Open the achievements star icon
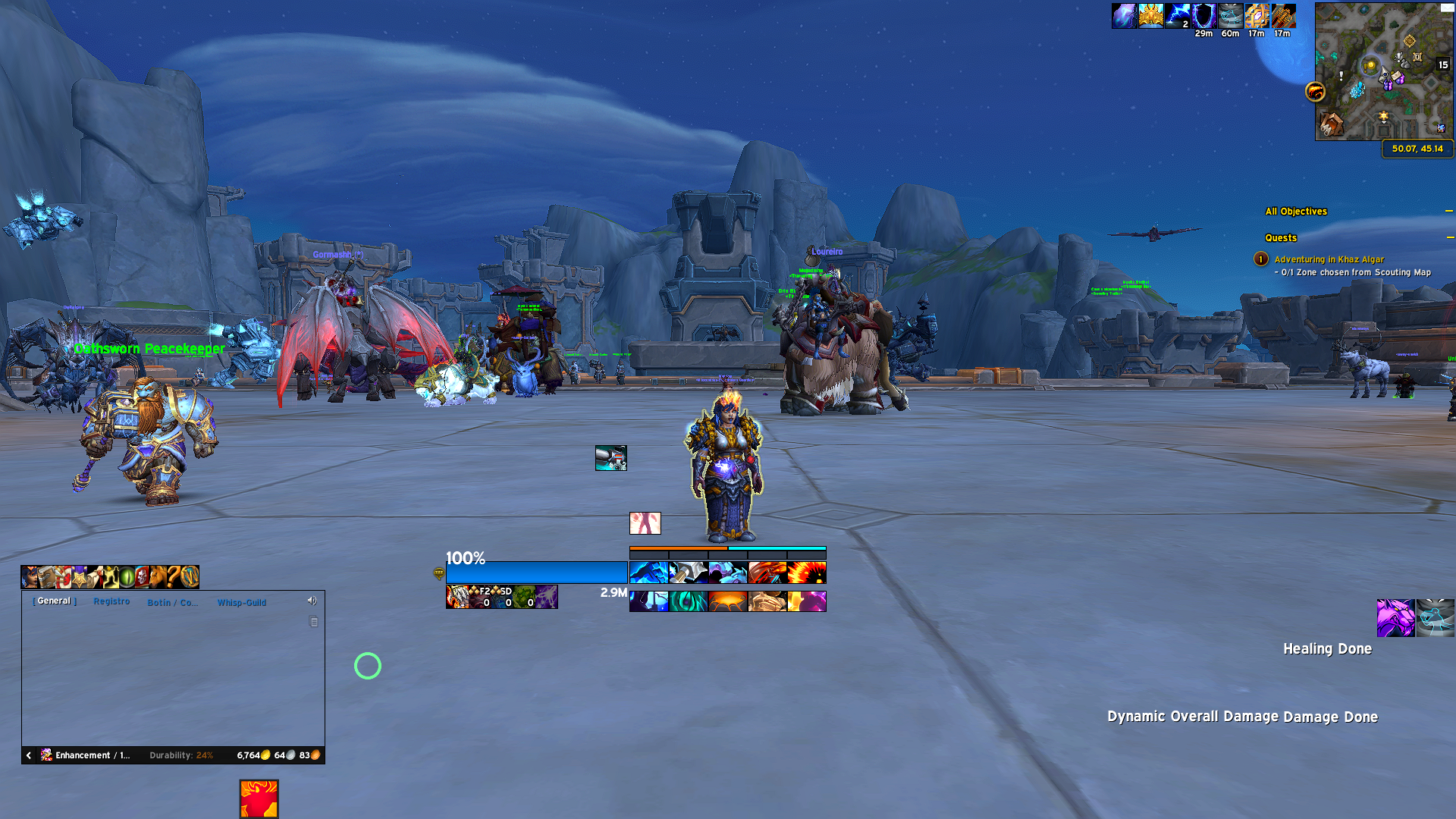Viewport: 1456px width, 819px height. click(x=79, y=576)
